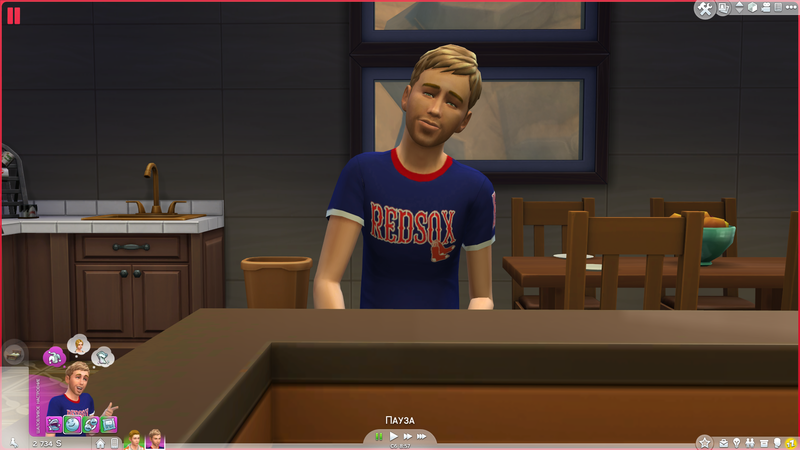Open camera controls icon
Image resolution: width=800 pixels, height=450 pixels.
[x=767, y=9]
